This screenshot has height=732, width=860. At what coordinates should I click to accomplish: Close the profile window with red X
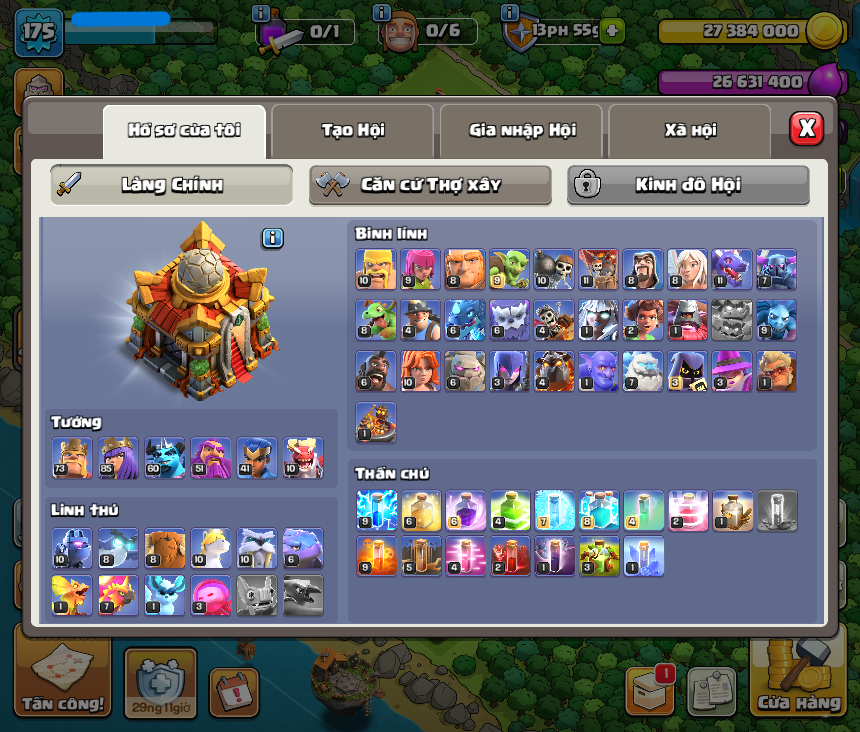[806, 129]
